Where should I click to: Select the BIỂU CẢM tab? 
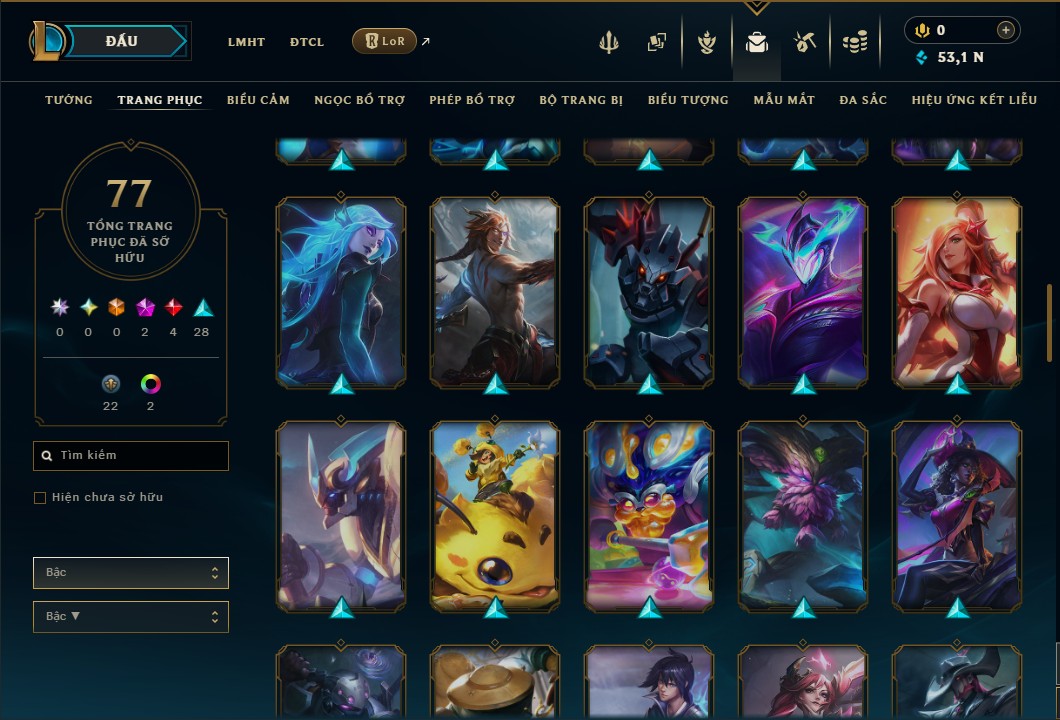point(258,100)
